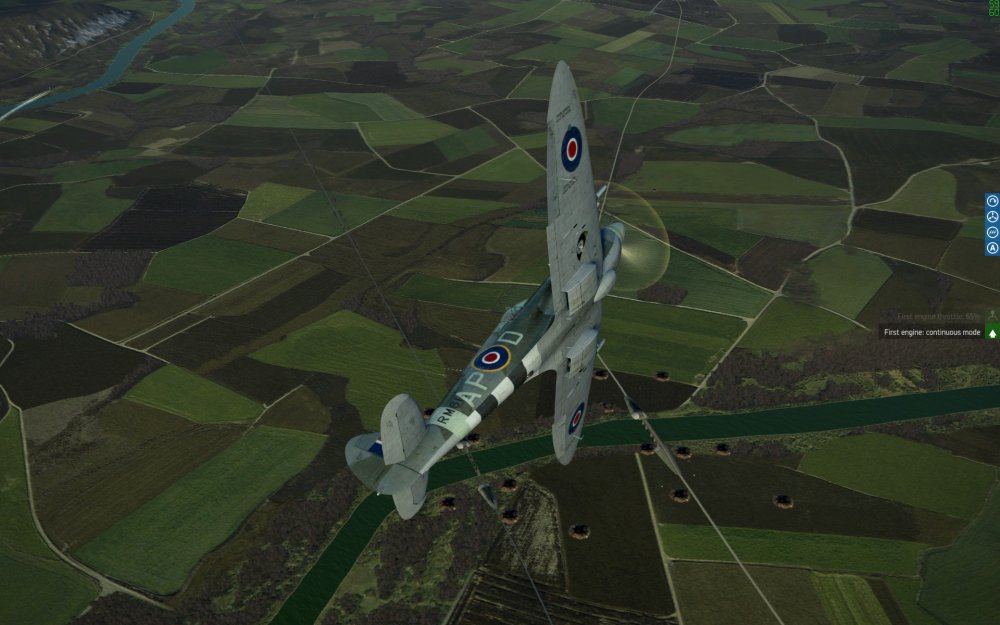Activate the circled letter A icon
The height and width of the screenshot is (625, 1000).
pos(992,247)
